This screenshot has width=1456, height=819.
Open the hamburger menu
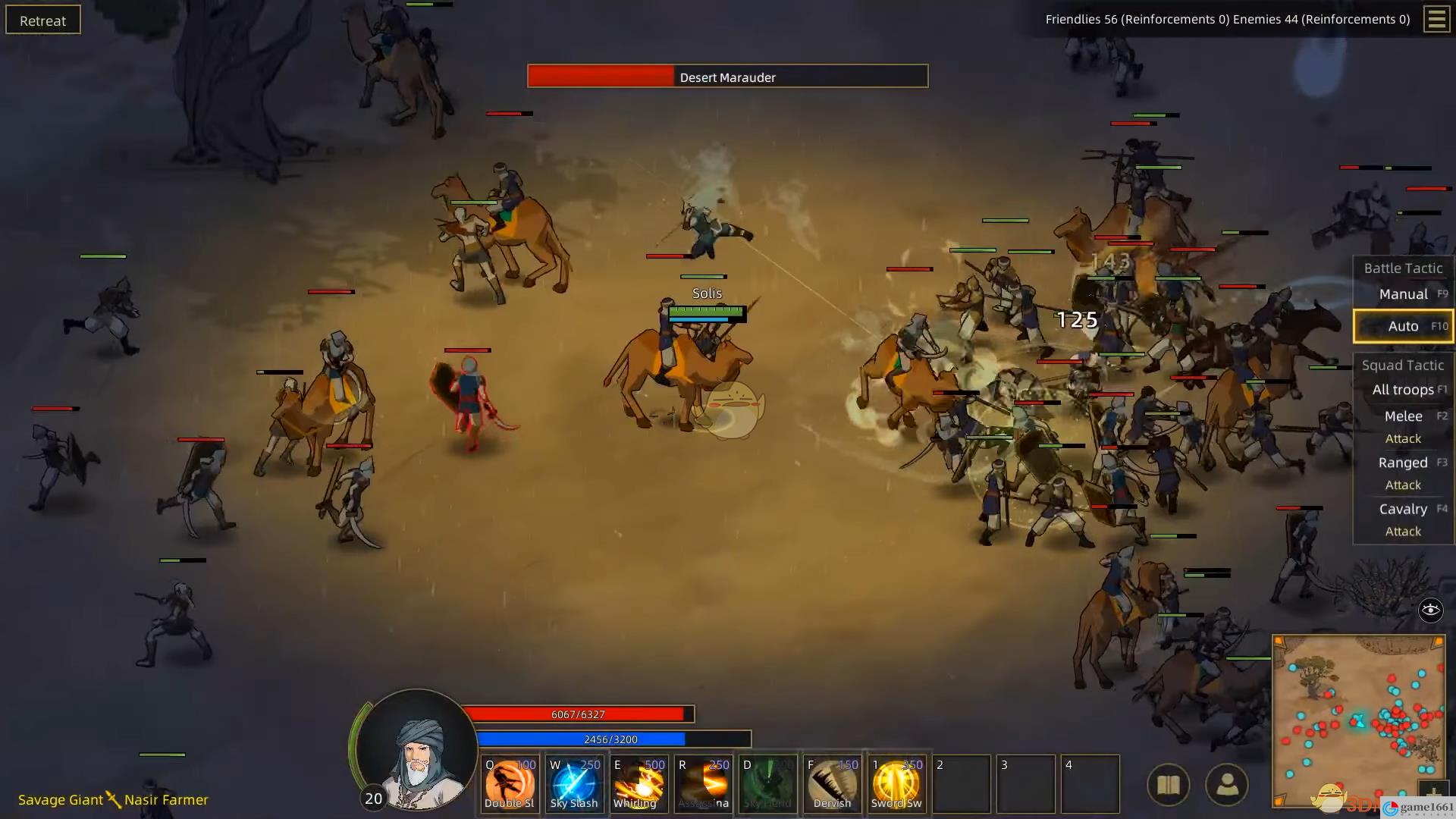pyautogui.click(x=1436, y=19)
